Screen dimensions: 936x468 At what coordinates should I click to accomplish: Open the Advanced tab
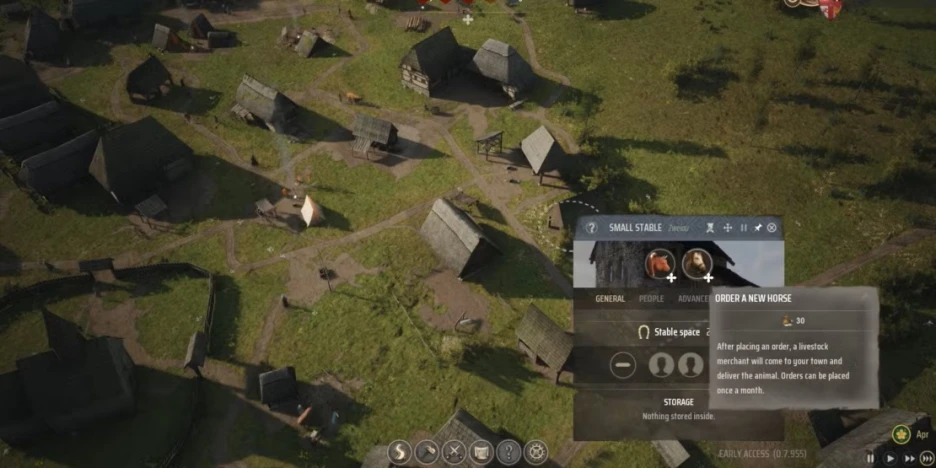tap(694, 298)
